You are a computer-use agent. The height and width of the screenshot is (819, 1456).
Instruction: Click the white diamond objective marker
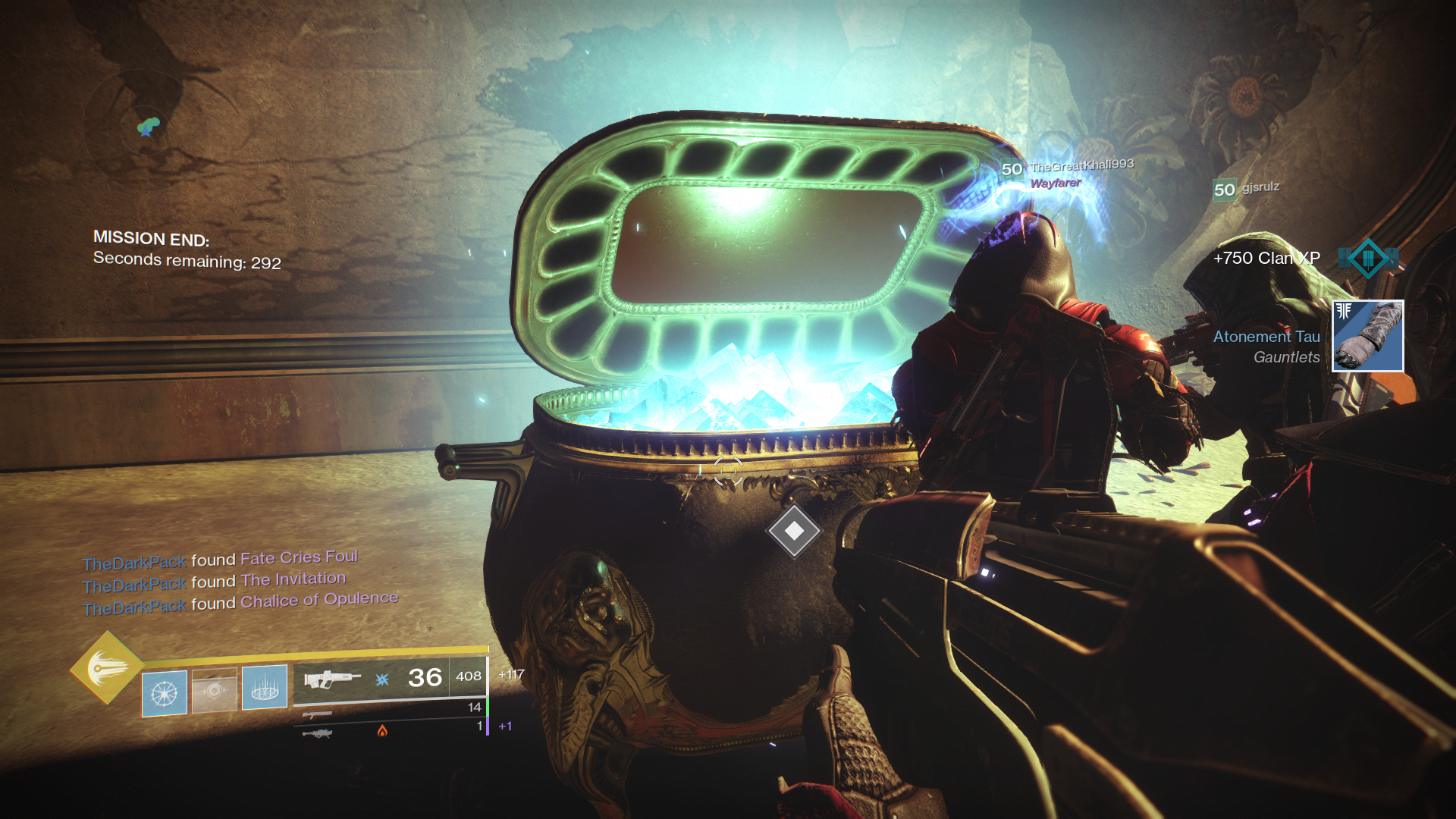[x=794, y=532]
